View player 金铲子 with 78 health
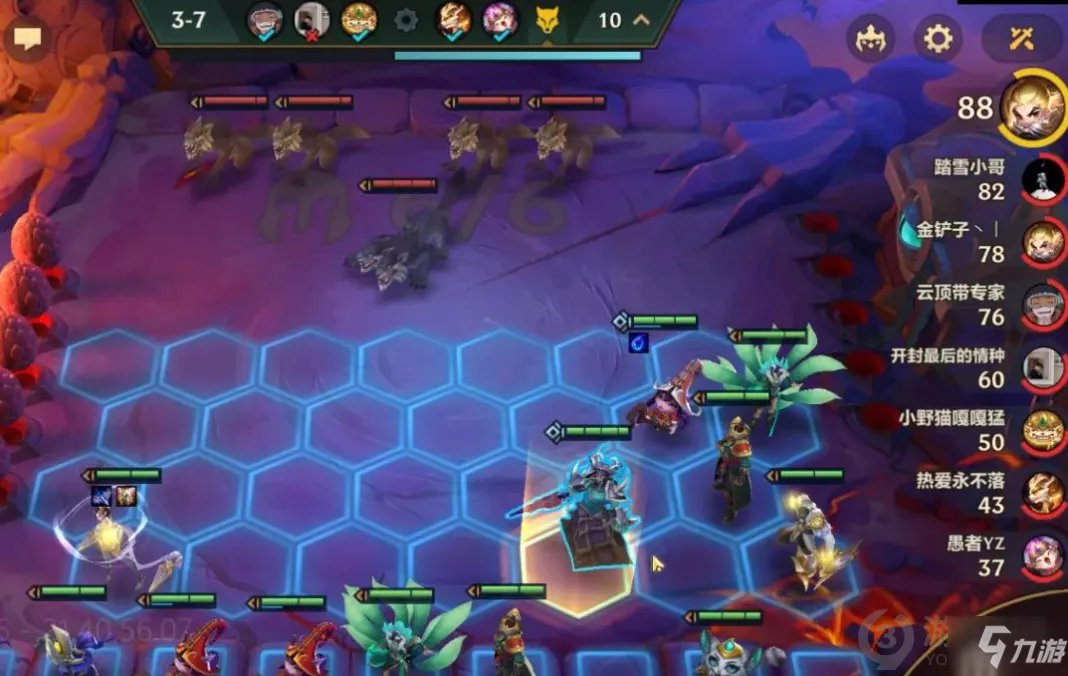 pos(1042,241)
